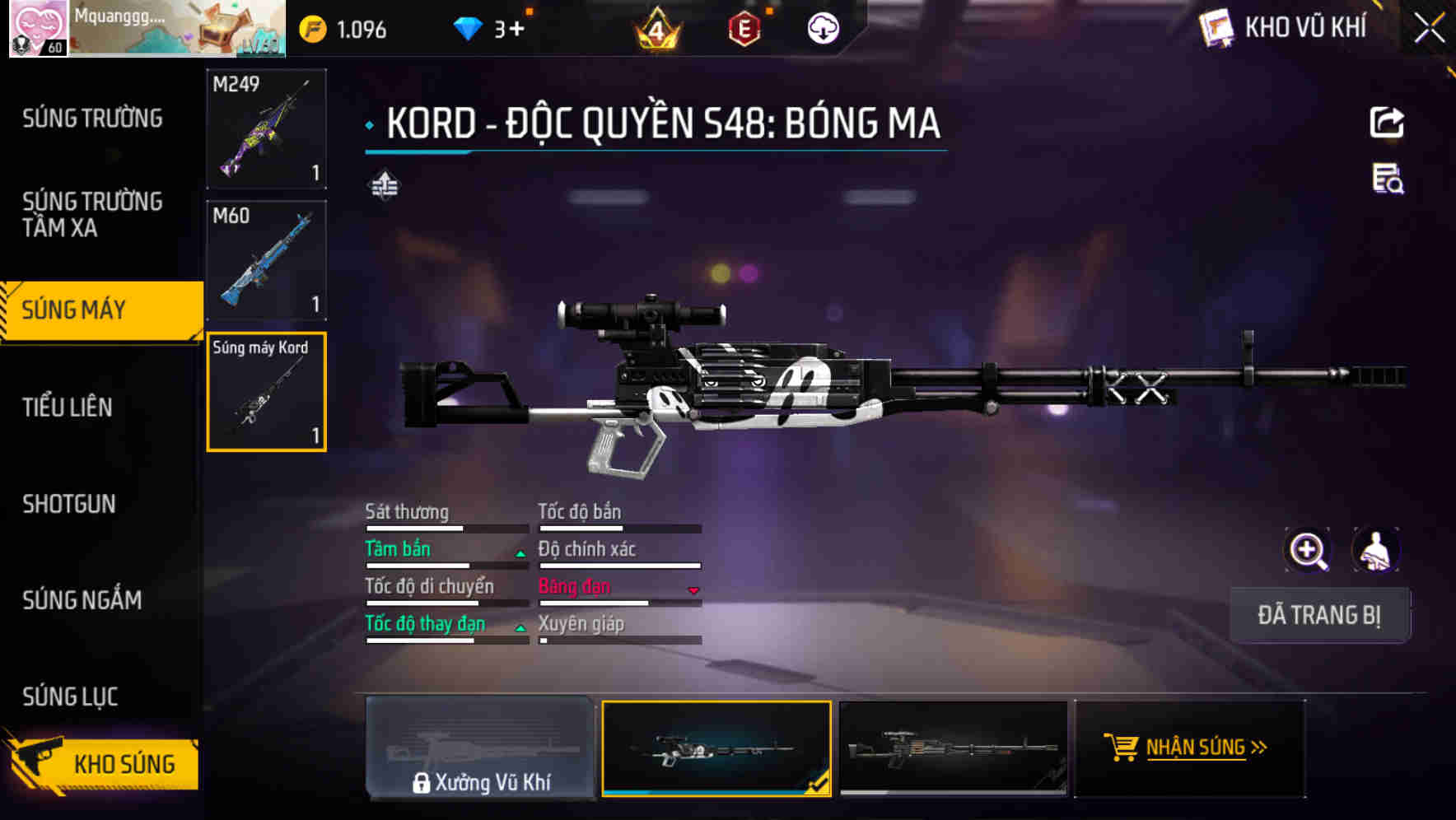Open the locked Xưởng Vũ Khí skin
The image size is (1456, 820).
pyautogui.click(x=480, y=748)
